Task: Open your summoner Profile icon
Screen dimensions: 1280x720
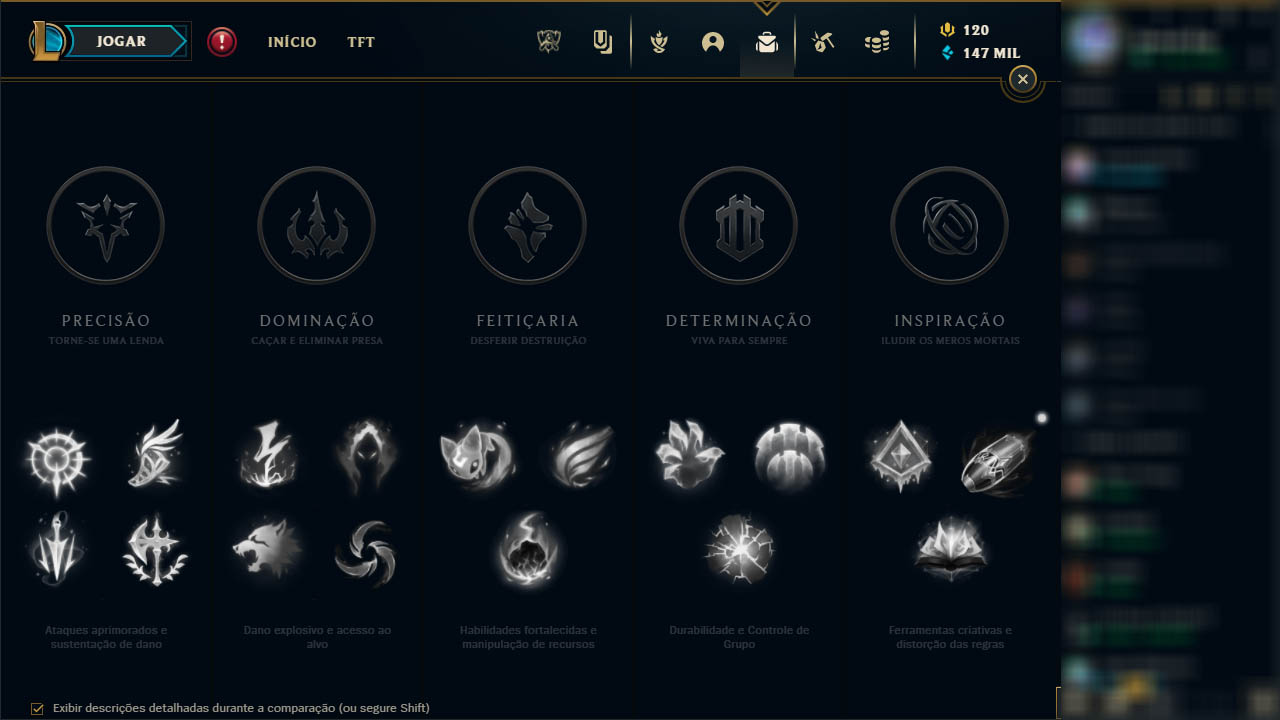Action: [x=713, y=43]
